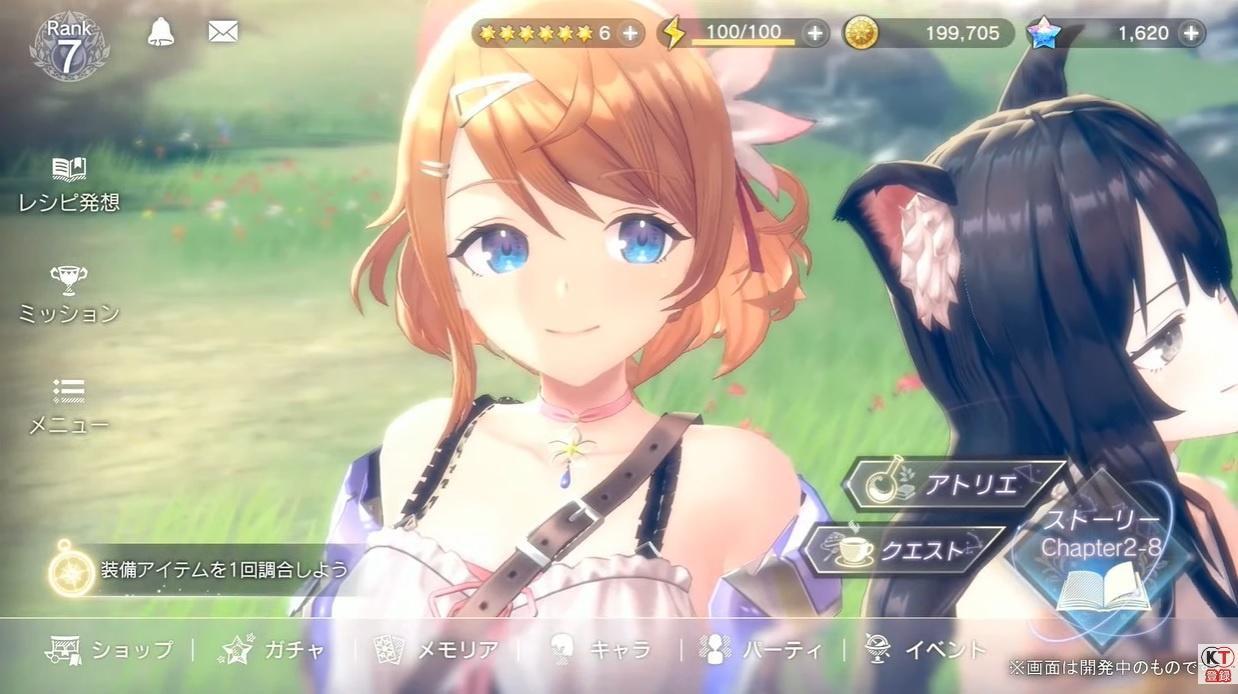Go to the ガチャ gacha screen
This screenshot has height=694, width=1238.
click(272, 650)
